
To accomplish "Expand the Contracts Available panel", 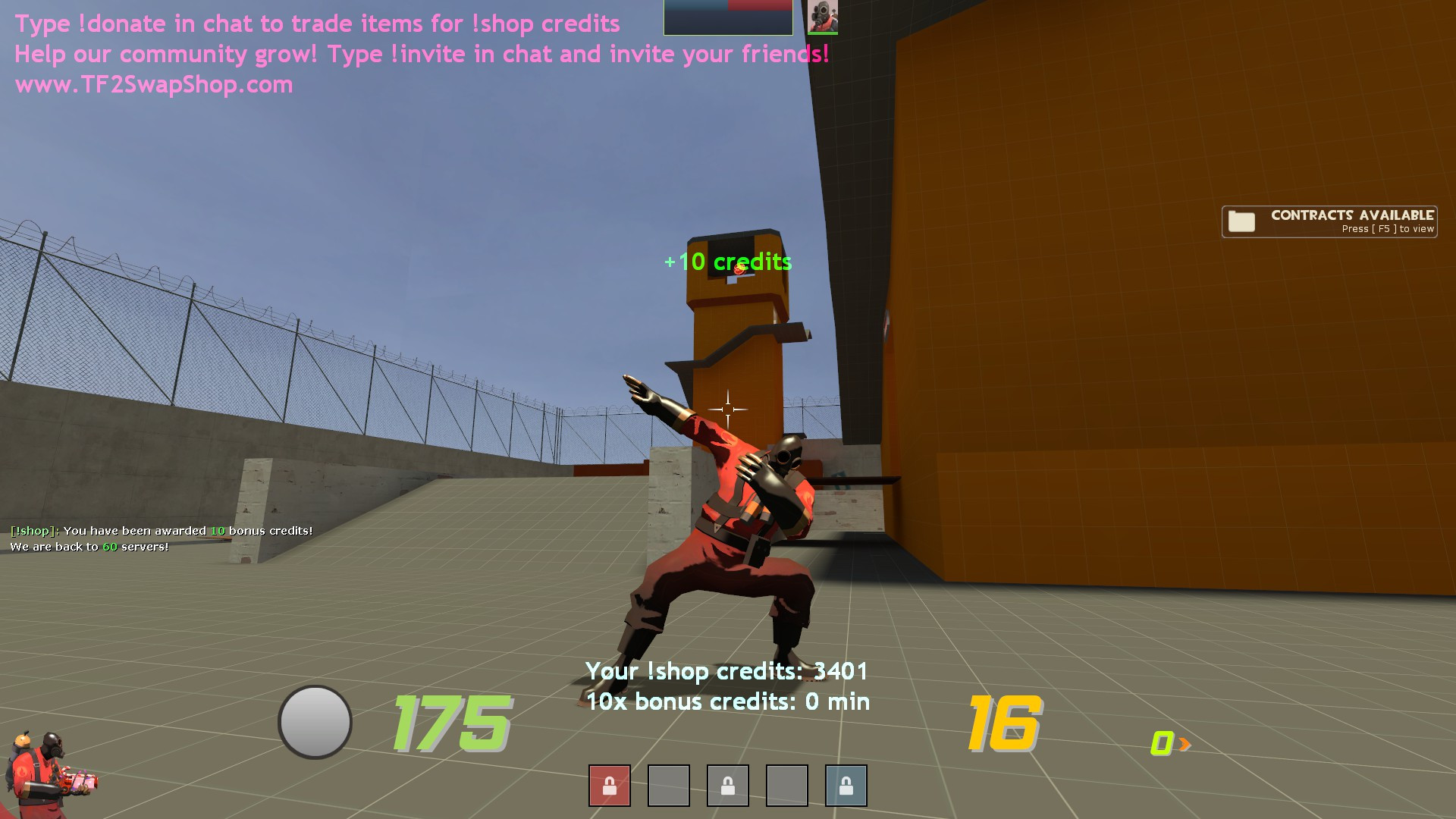I will [1329, 221].
